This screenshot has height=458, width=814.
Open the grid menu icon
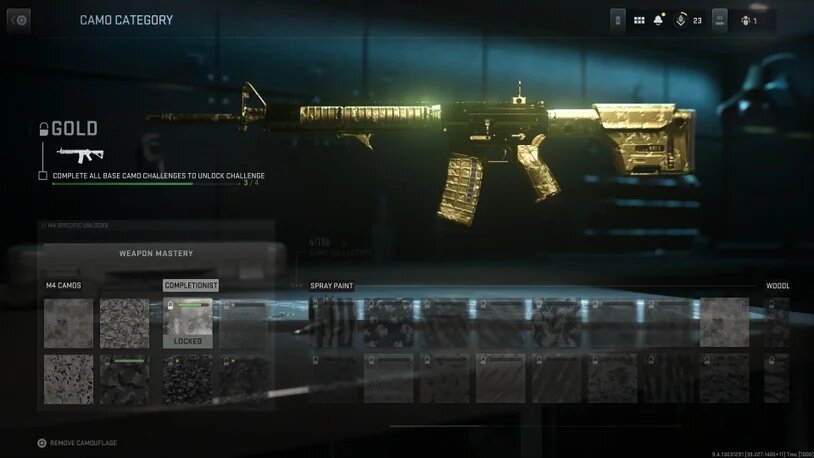639,20
